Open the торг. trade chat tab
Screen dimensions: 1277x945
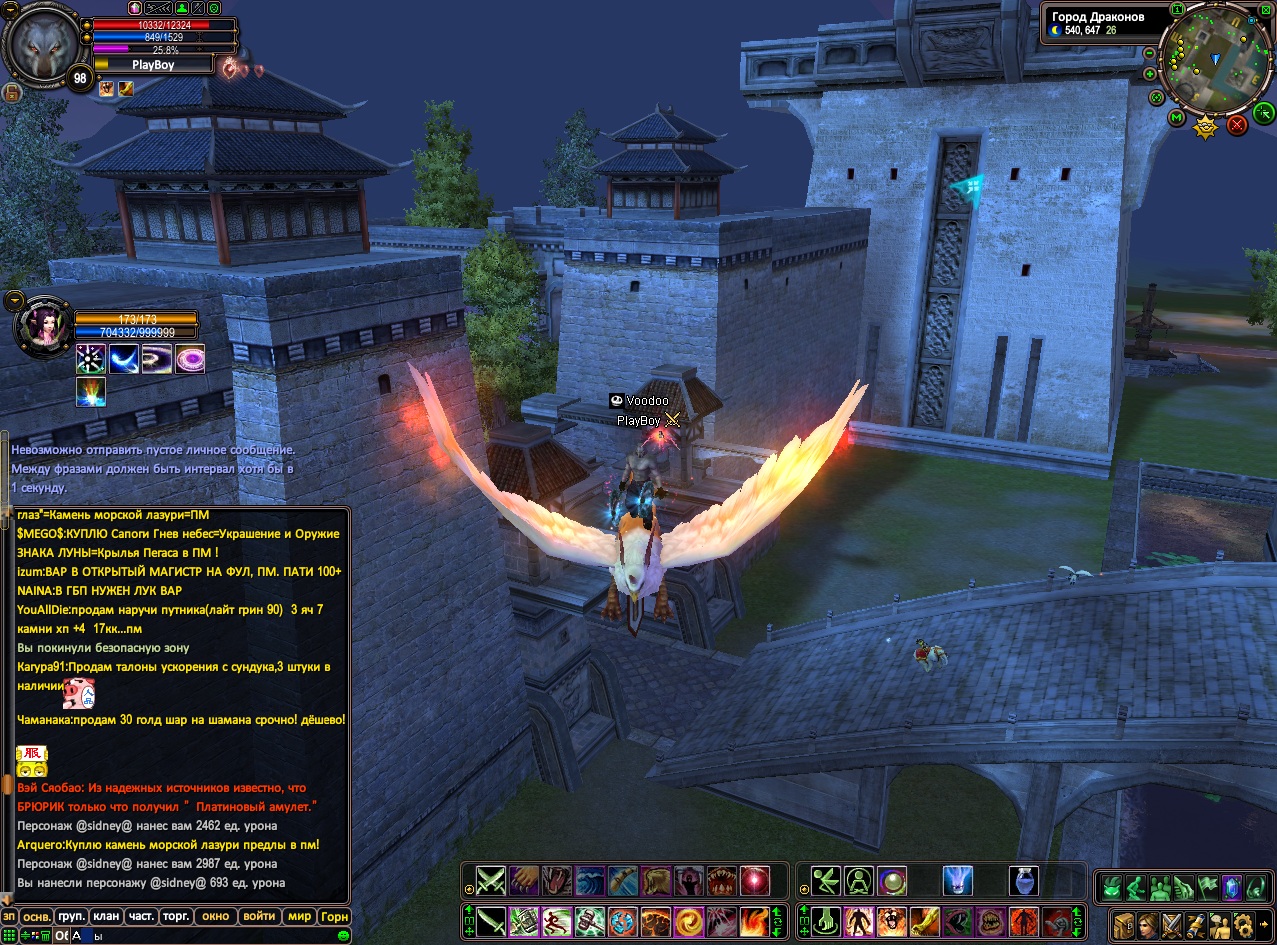pos(177,916)
